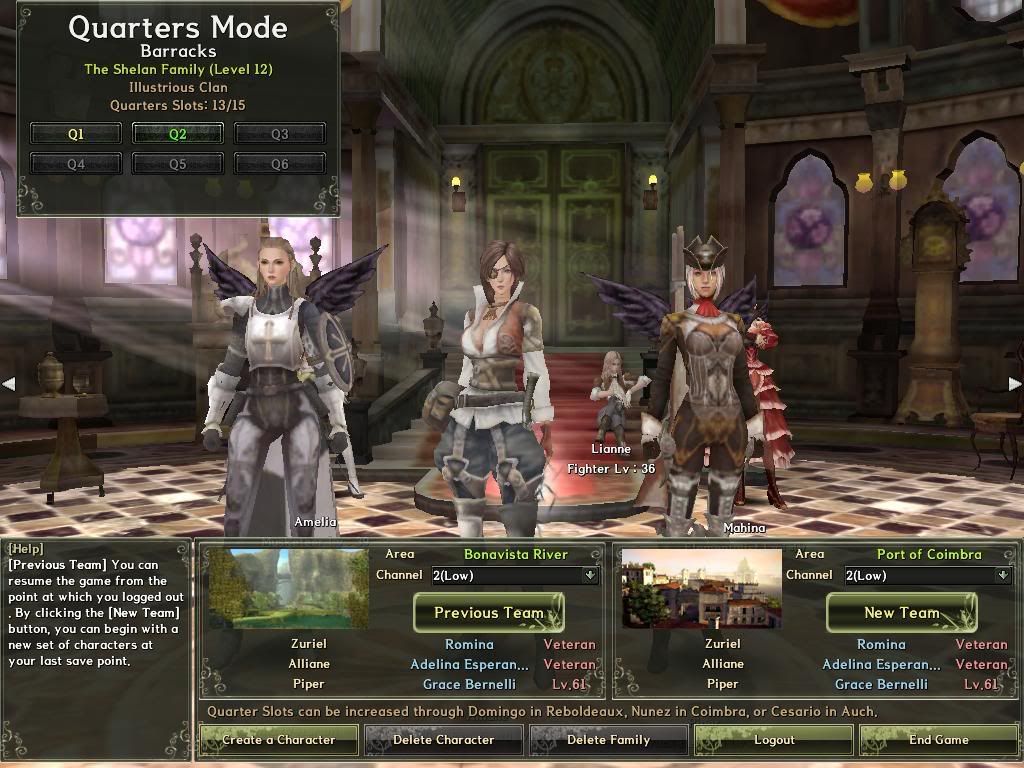Viewport: 1024px width, 768px height.
Task: Choose the Q4 quarters slot
Action: [76, 164]
